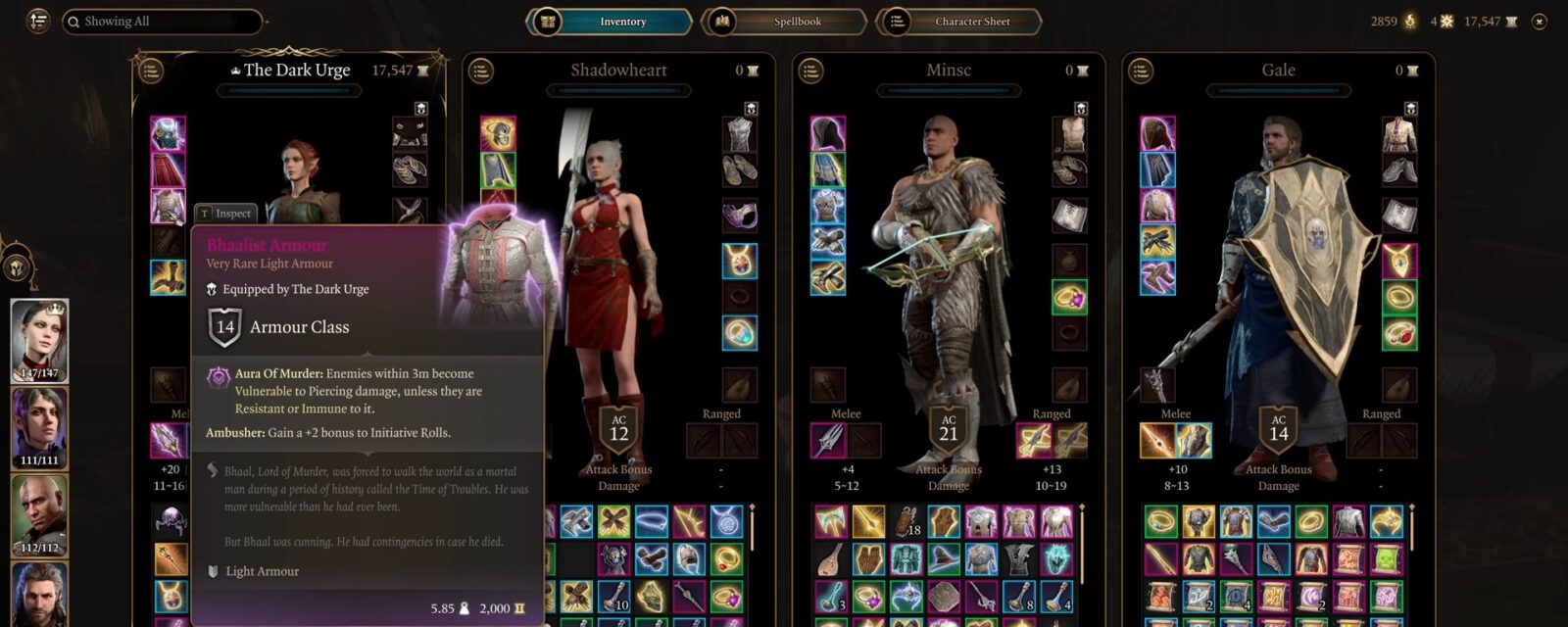This screenshot has height=627, width=1568.
Task: Select Minsc's hood equipment slot
Action: tap(828, 134)
